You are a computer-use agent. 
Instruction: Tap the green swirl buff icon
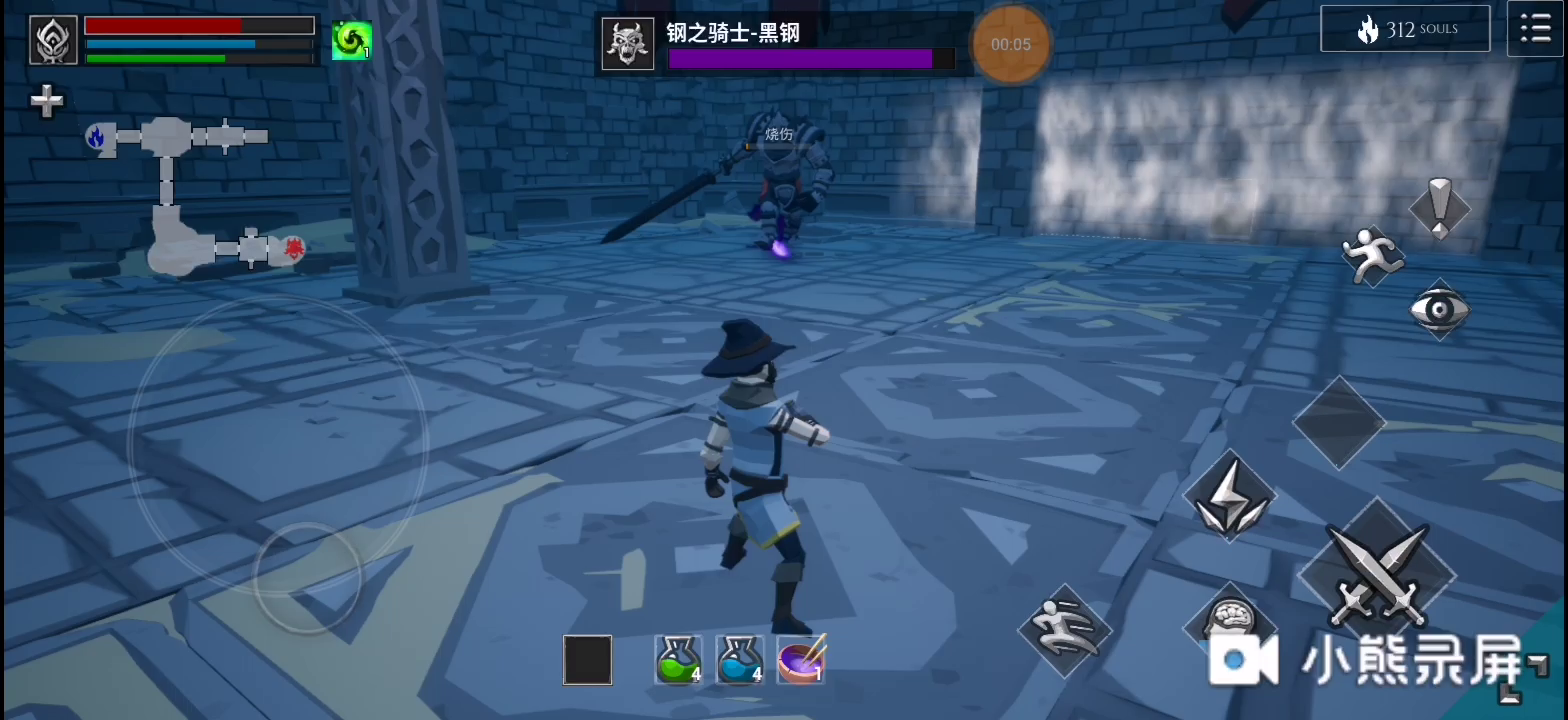click(351, 40)
